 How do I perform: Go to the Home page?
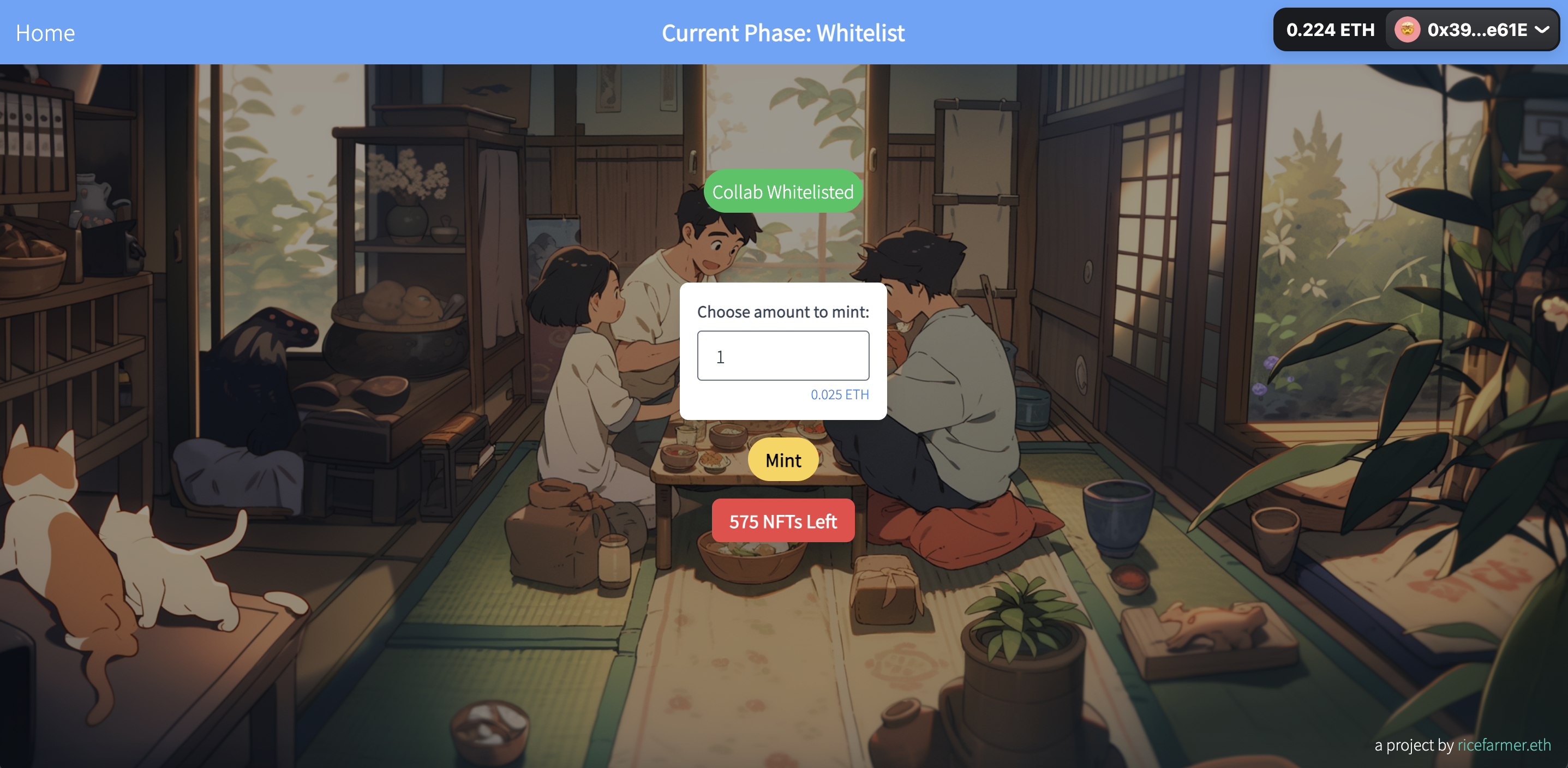(x=45, y=33)
